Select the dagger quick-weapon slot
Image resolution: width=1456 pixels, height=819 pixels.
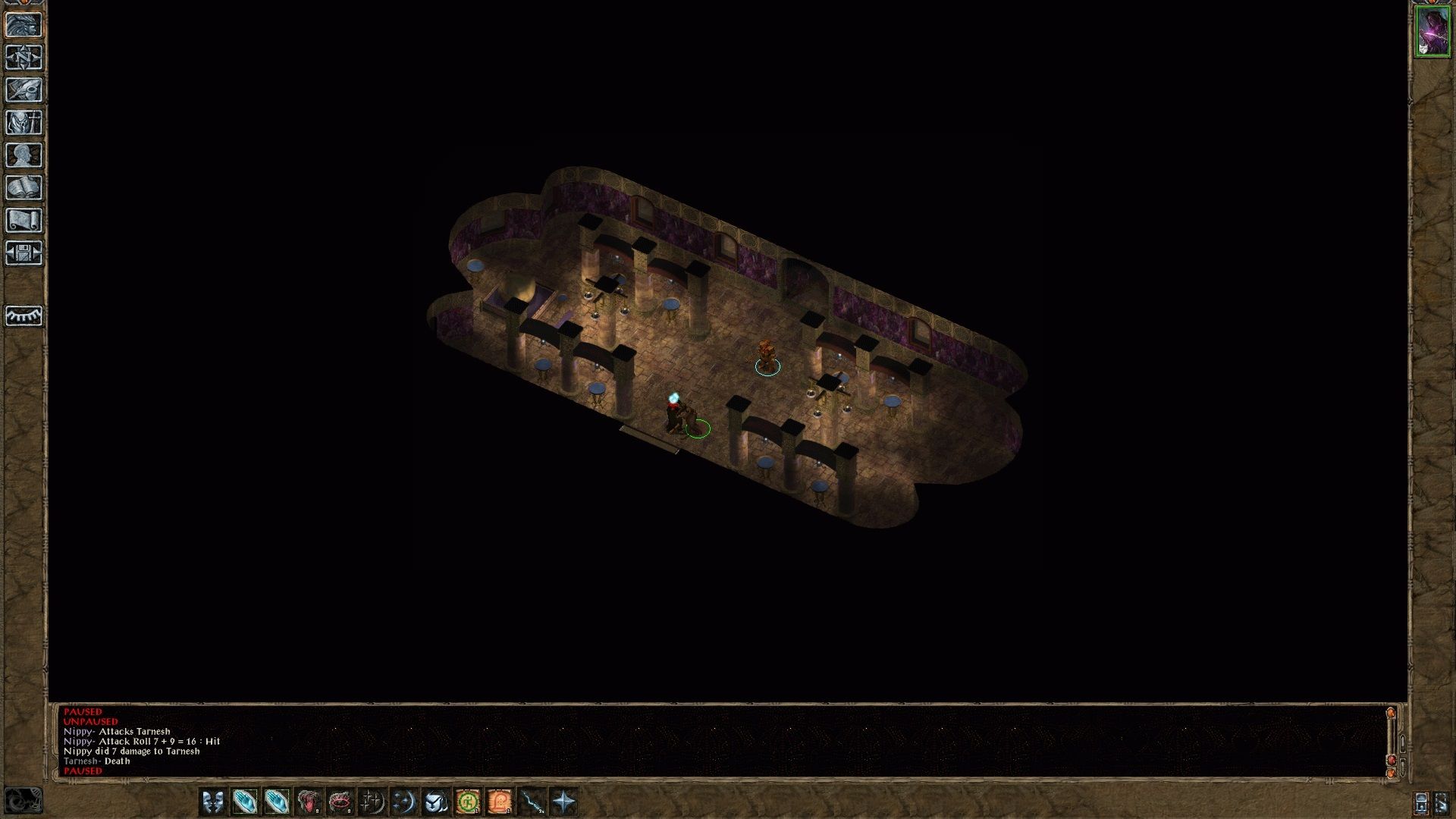click(532, 802)
